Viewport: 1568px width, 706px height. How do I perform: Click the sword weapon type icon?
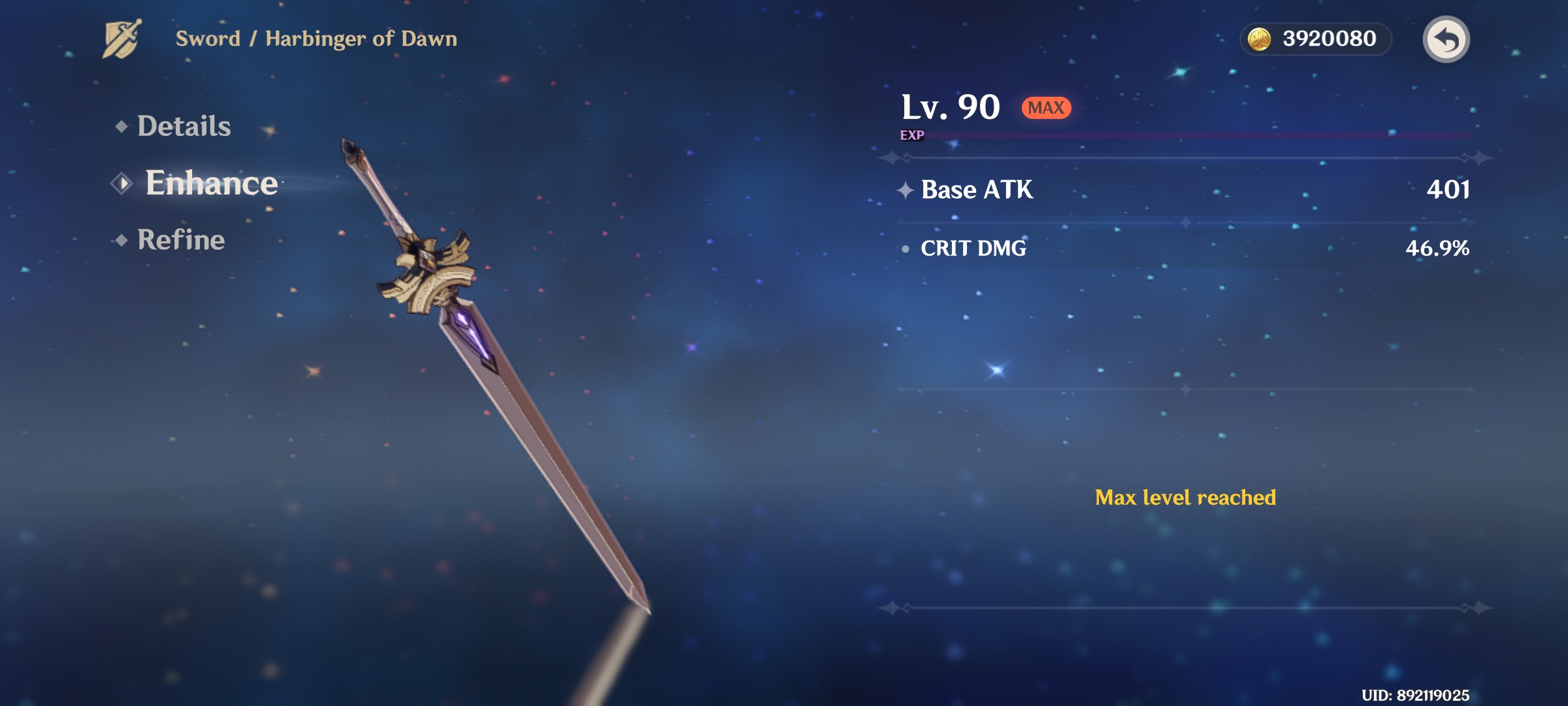[x=123, y=40]
